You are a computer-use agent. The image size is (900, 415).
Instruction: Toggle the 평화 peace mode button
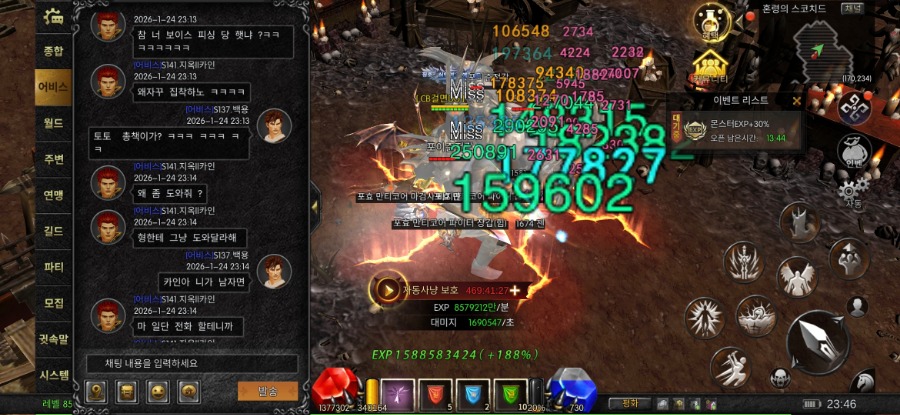(x=630, y=403)
